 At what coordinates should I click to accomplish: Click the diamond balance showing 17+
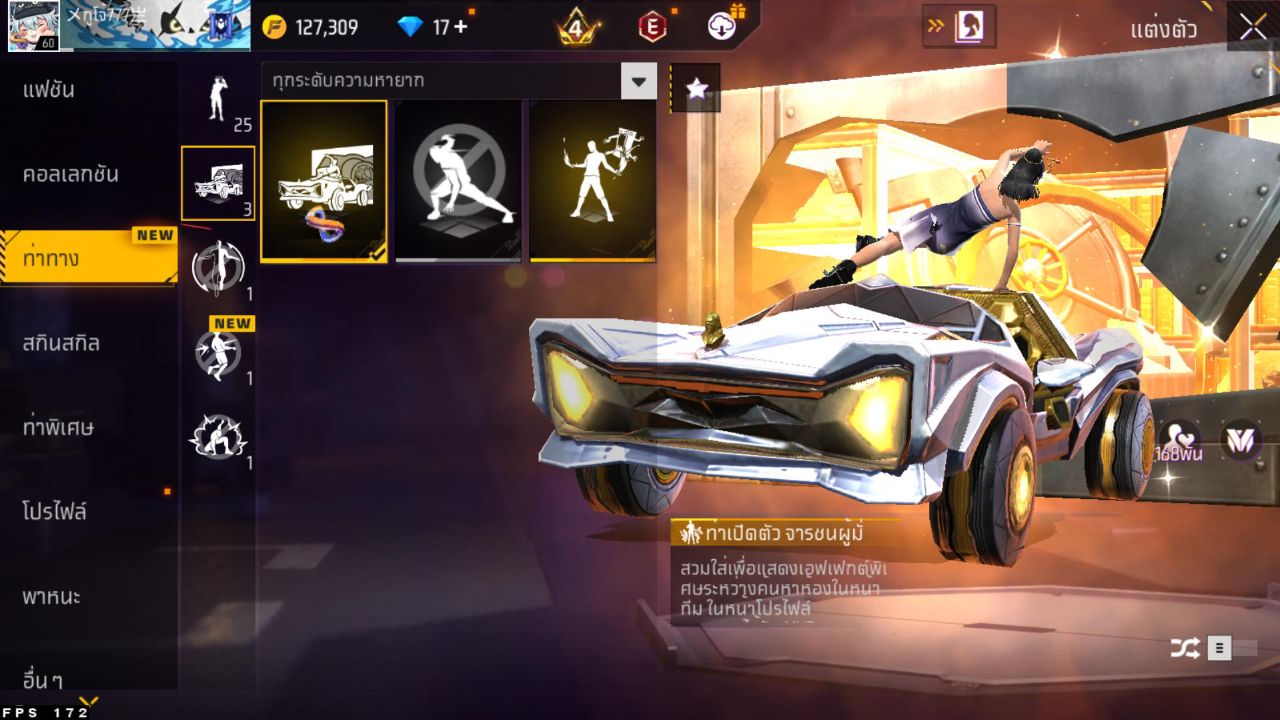[x=430, y=25]
